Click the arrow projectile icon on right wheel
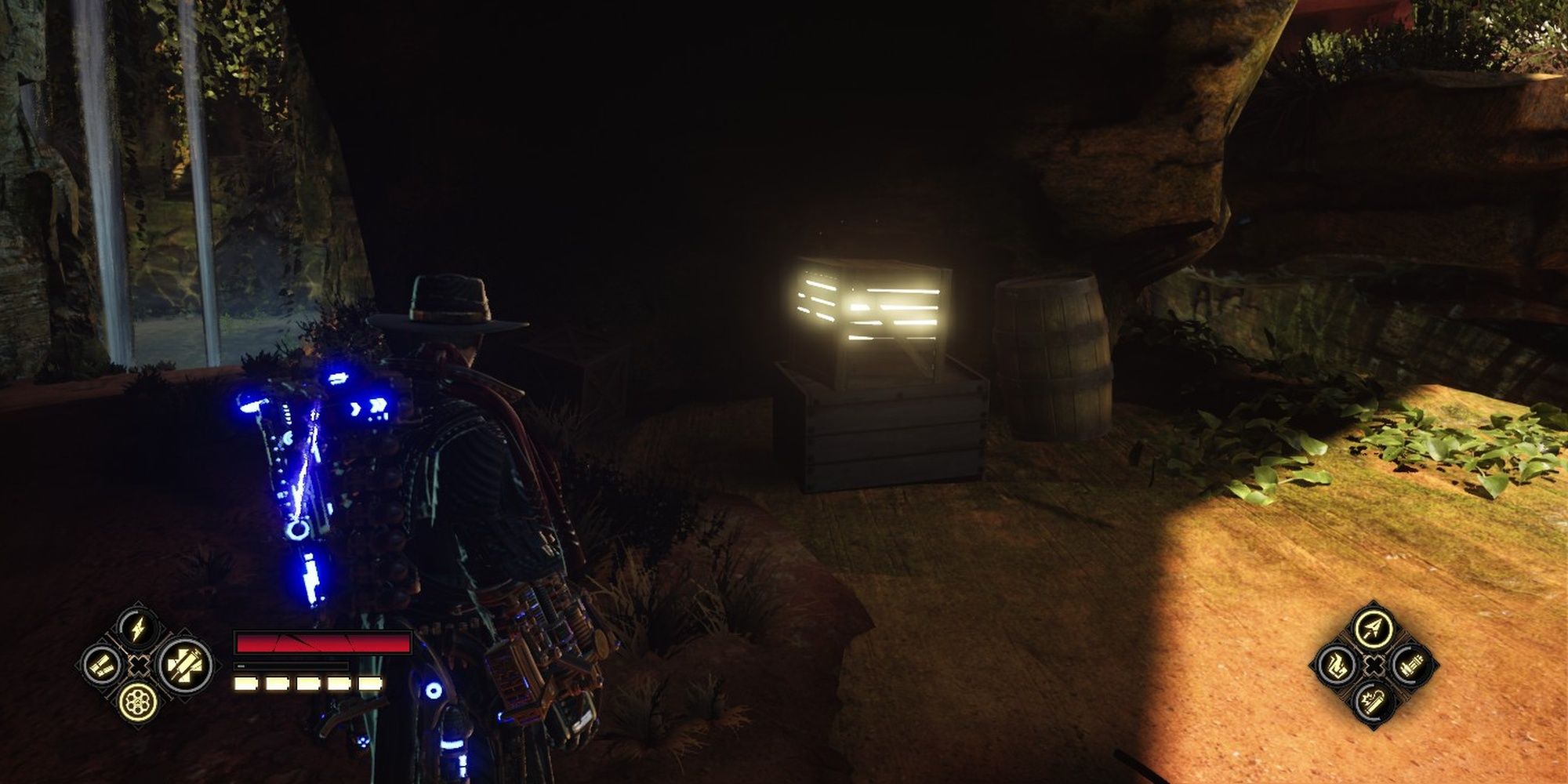This screenshot has height=784, width=1568. point(1372,628)
